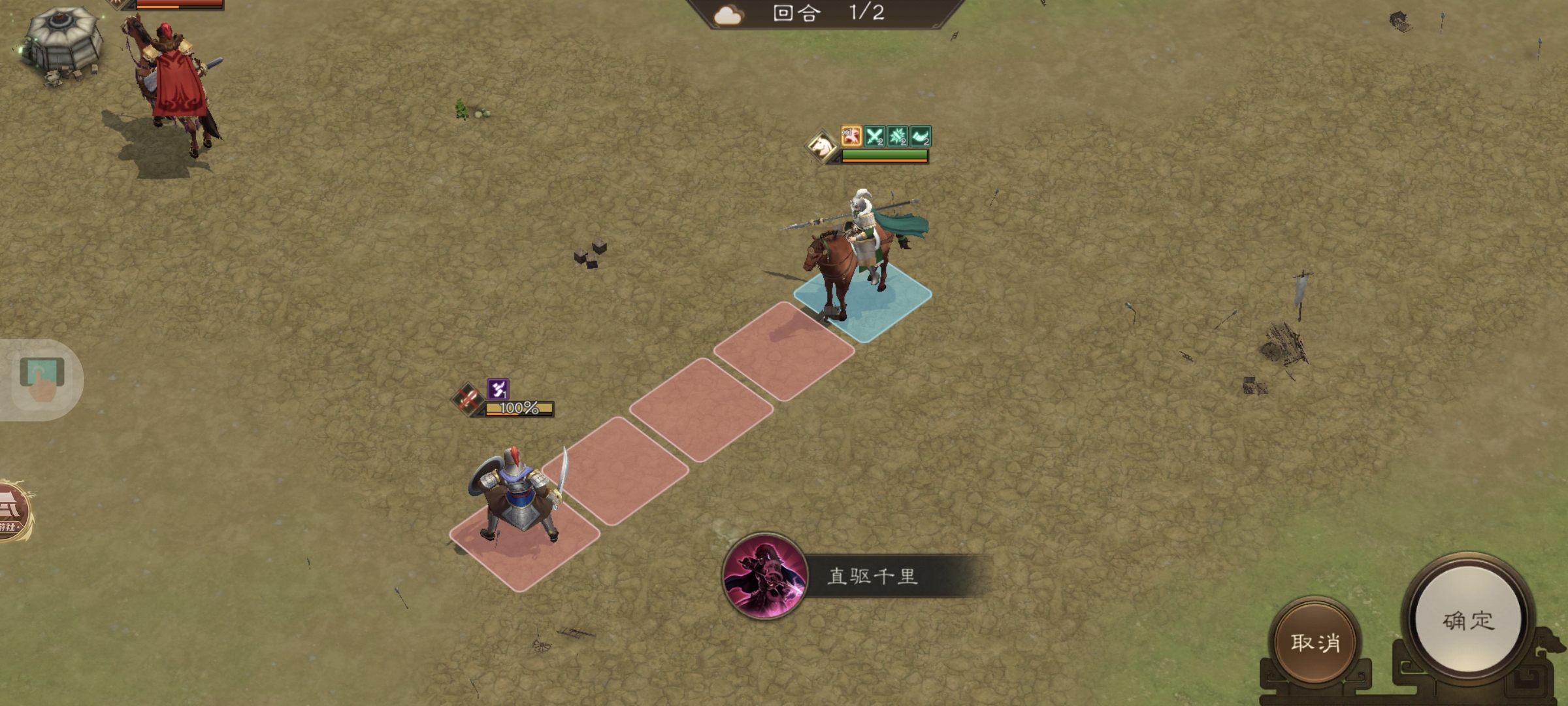The image size is (1568, 706).
Task: Tap the war horn buff icon numbered 2
Action: click(921, 137)
